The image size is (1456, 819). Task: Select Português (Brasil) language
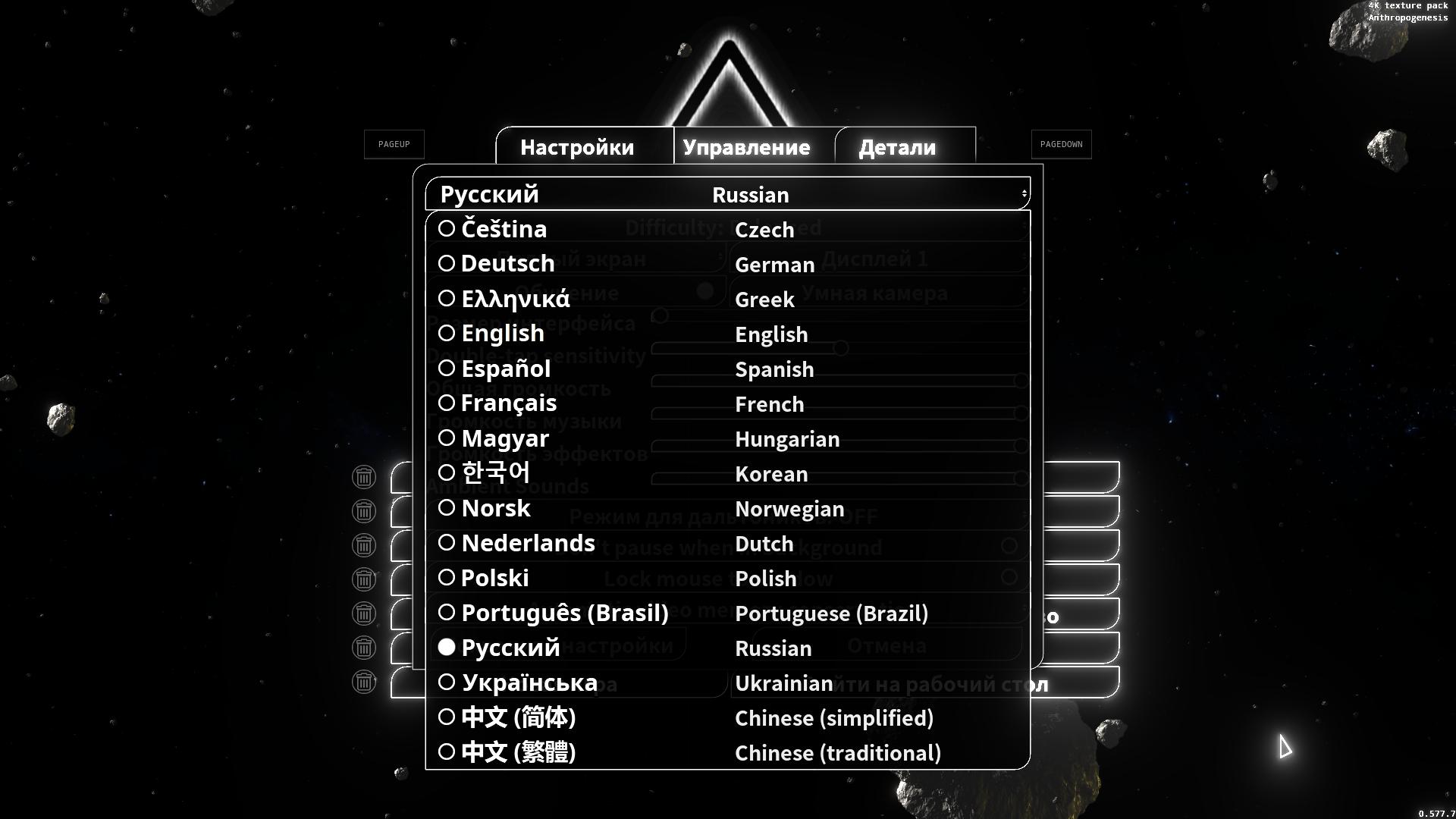564,613
